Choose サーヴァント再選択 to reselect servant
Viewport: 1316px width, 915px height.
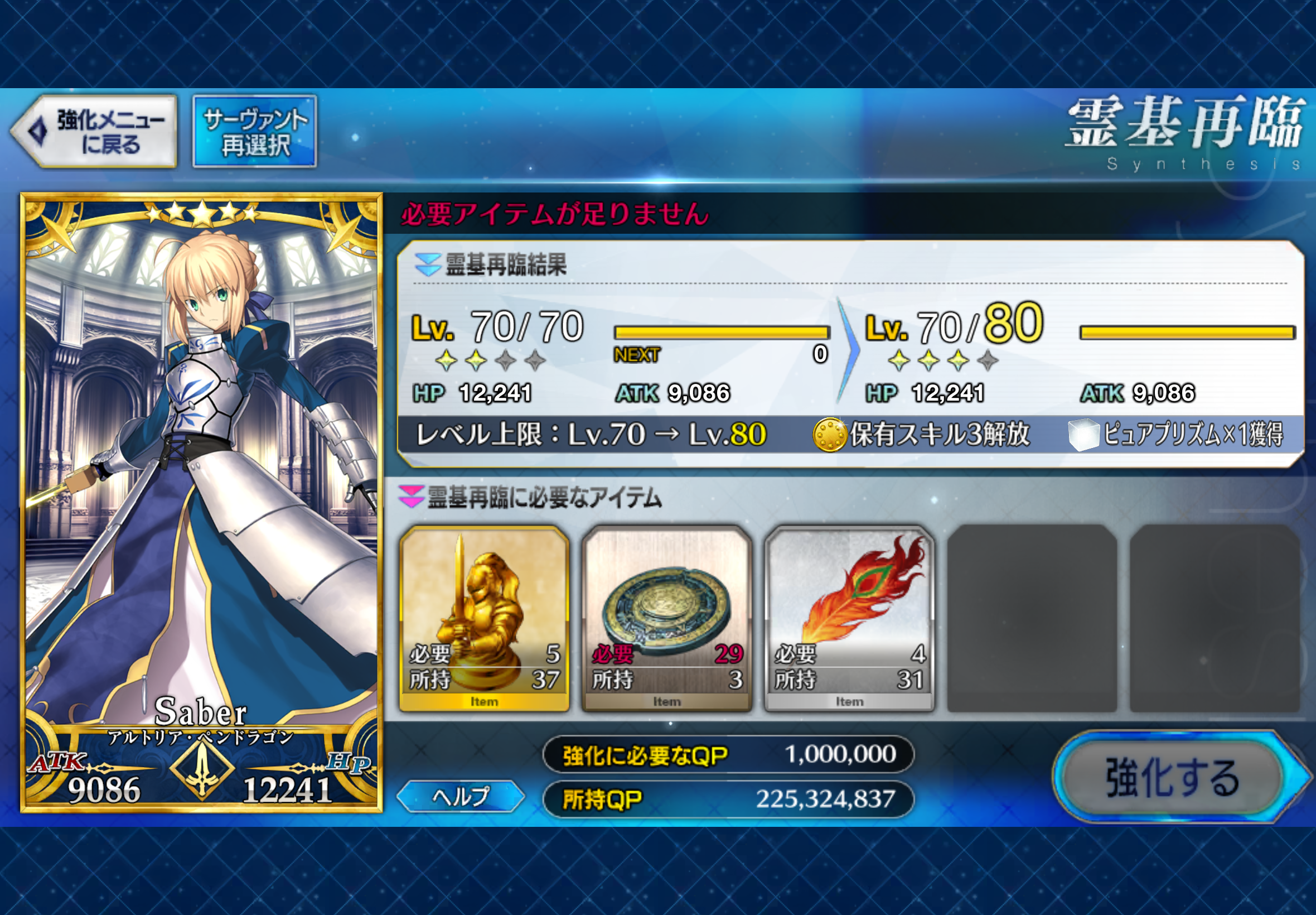(x=255, y=132)
